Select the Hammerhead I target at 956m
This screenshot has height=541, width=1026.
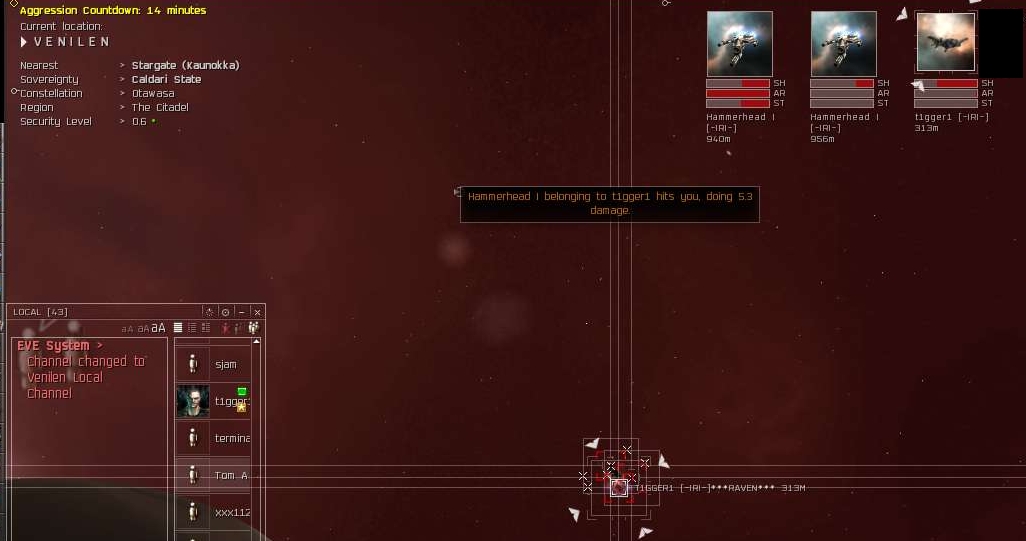843,44
